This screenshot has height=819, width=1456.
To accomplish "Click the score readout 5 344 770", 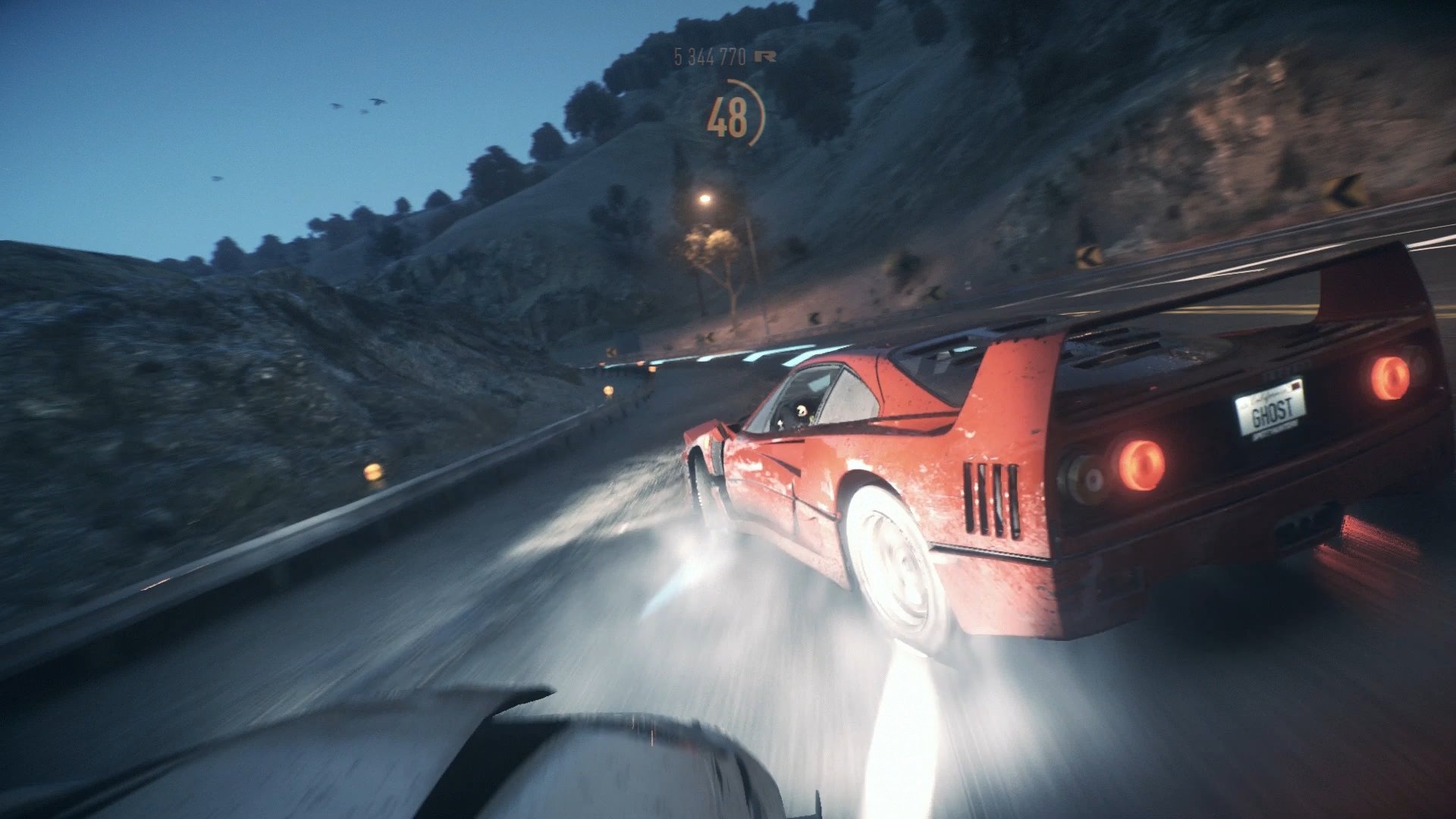I will (x=709, y=55).
